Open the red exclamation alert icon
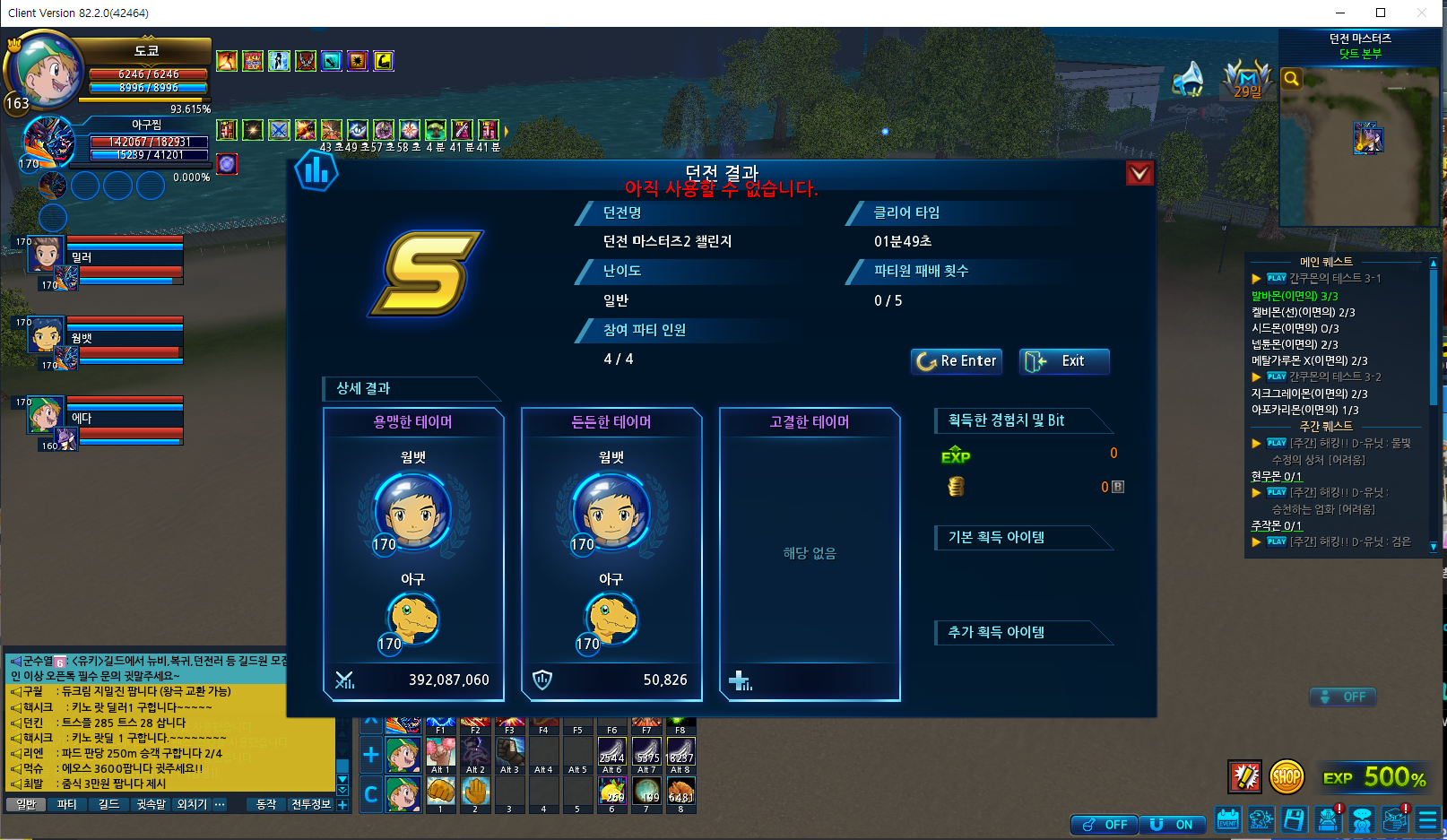Screen dimensions: 1447x840 point(1244,777)
